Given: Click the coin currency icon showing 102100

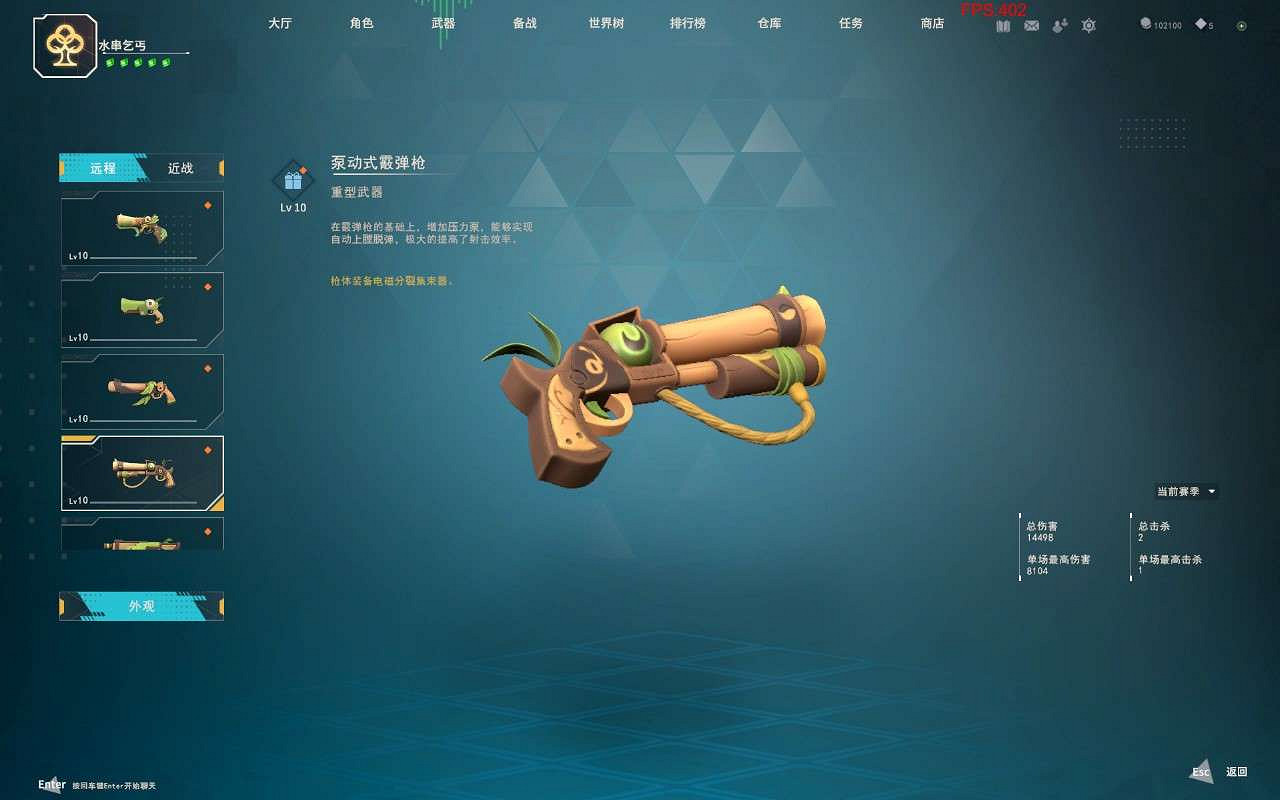Looking at the screenshot, I should [1145, 25].
